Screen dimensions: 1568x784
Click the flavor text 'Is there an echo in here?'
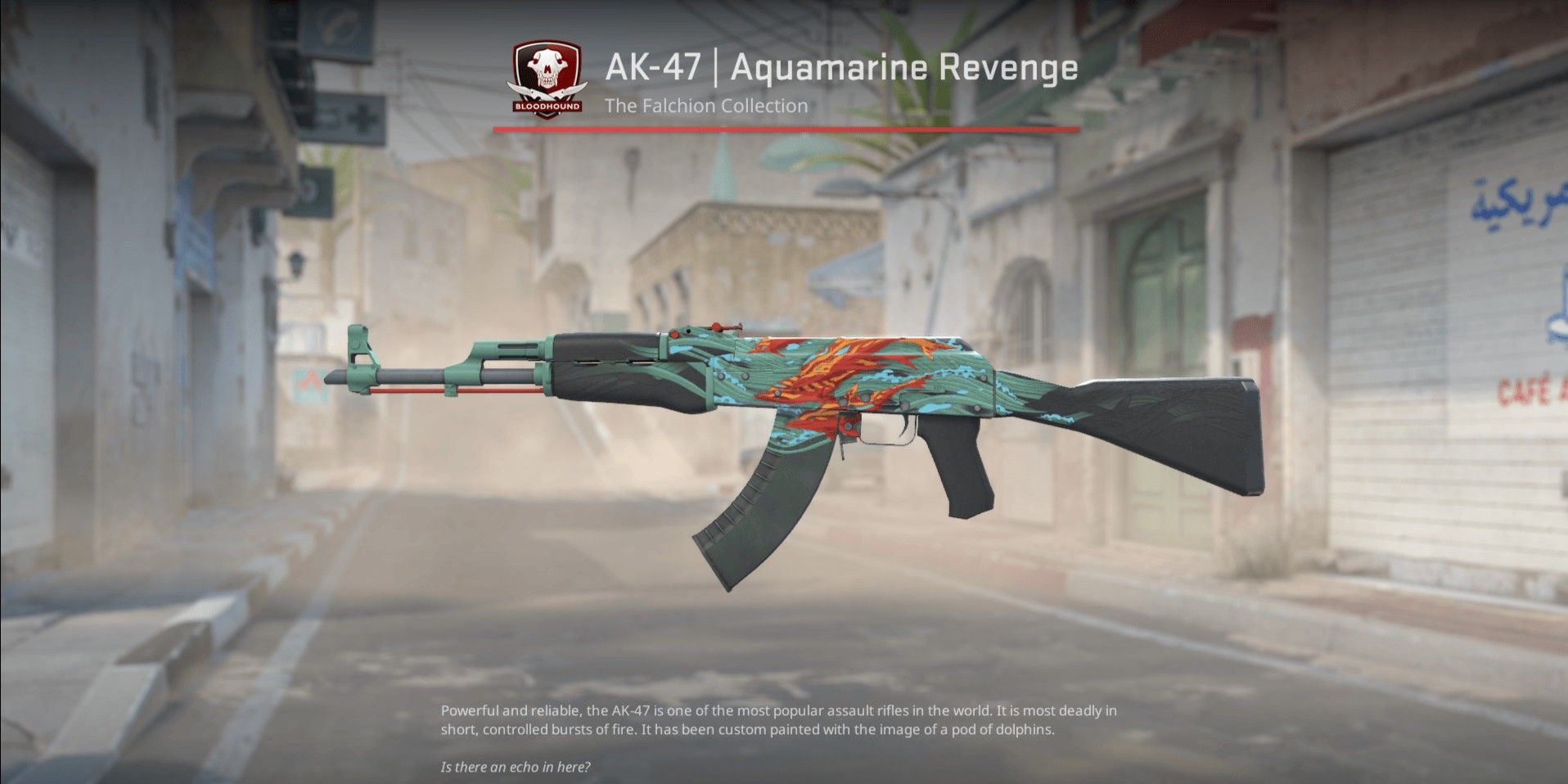click(516, 768)
